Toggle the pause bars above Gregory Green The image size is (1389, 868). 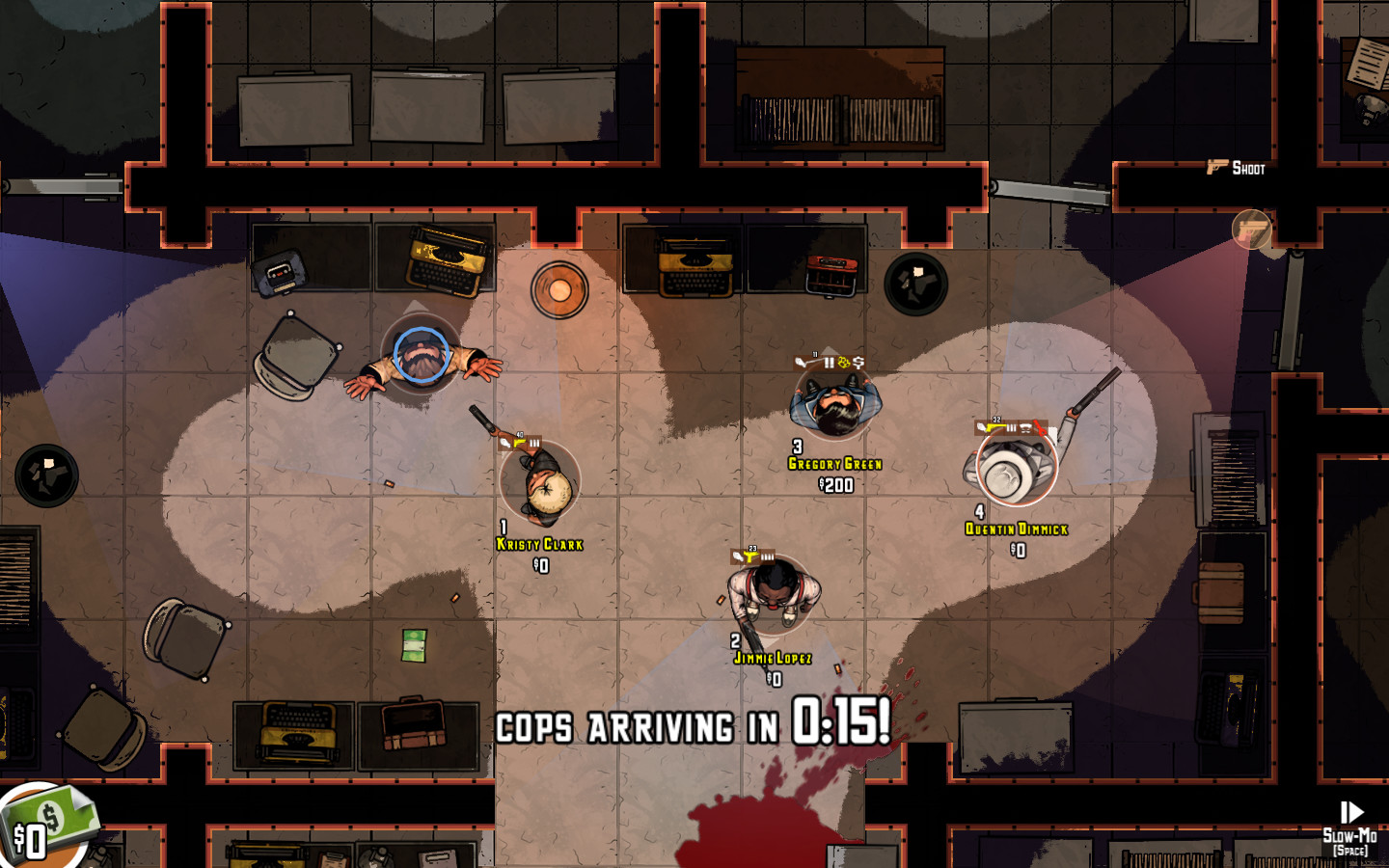pyautogui.click(x=829, y=362)
